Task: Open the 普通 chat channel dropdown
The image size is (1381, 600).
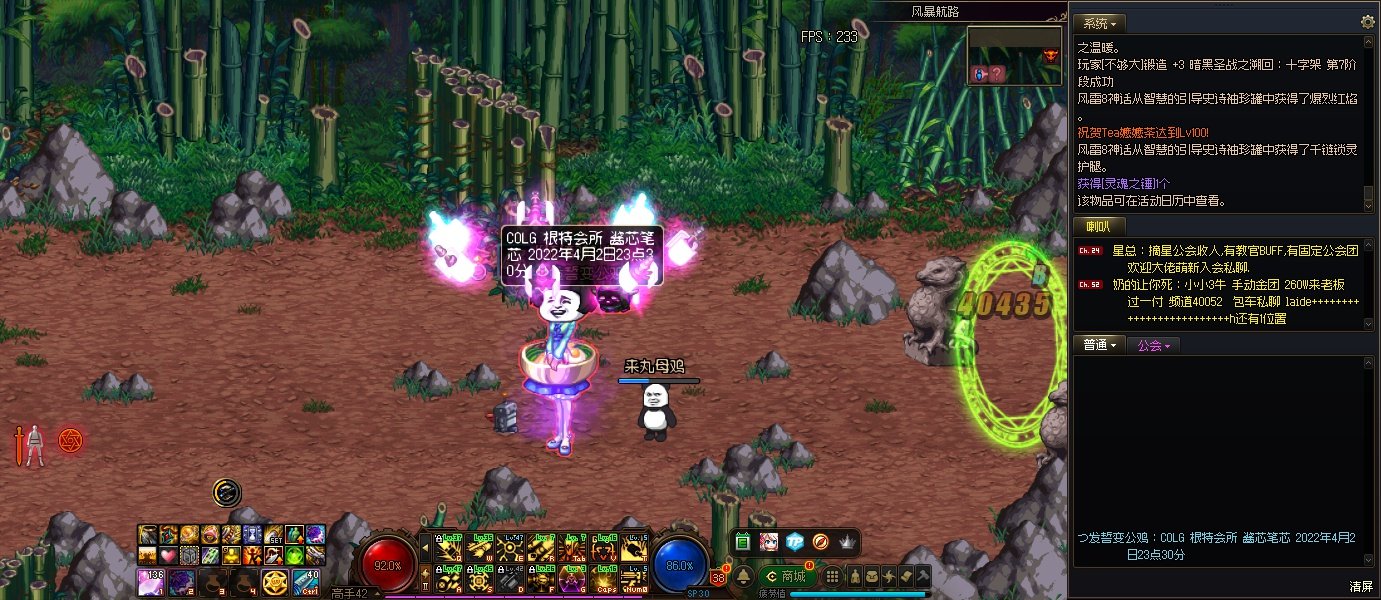Action: pyautogui.click(x=1100, y=345)
